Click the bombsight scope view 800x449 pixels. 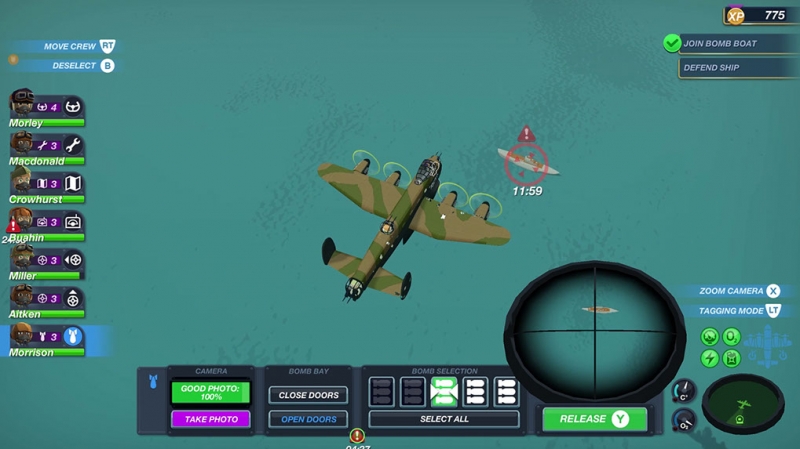point(594,322)
